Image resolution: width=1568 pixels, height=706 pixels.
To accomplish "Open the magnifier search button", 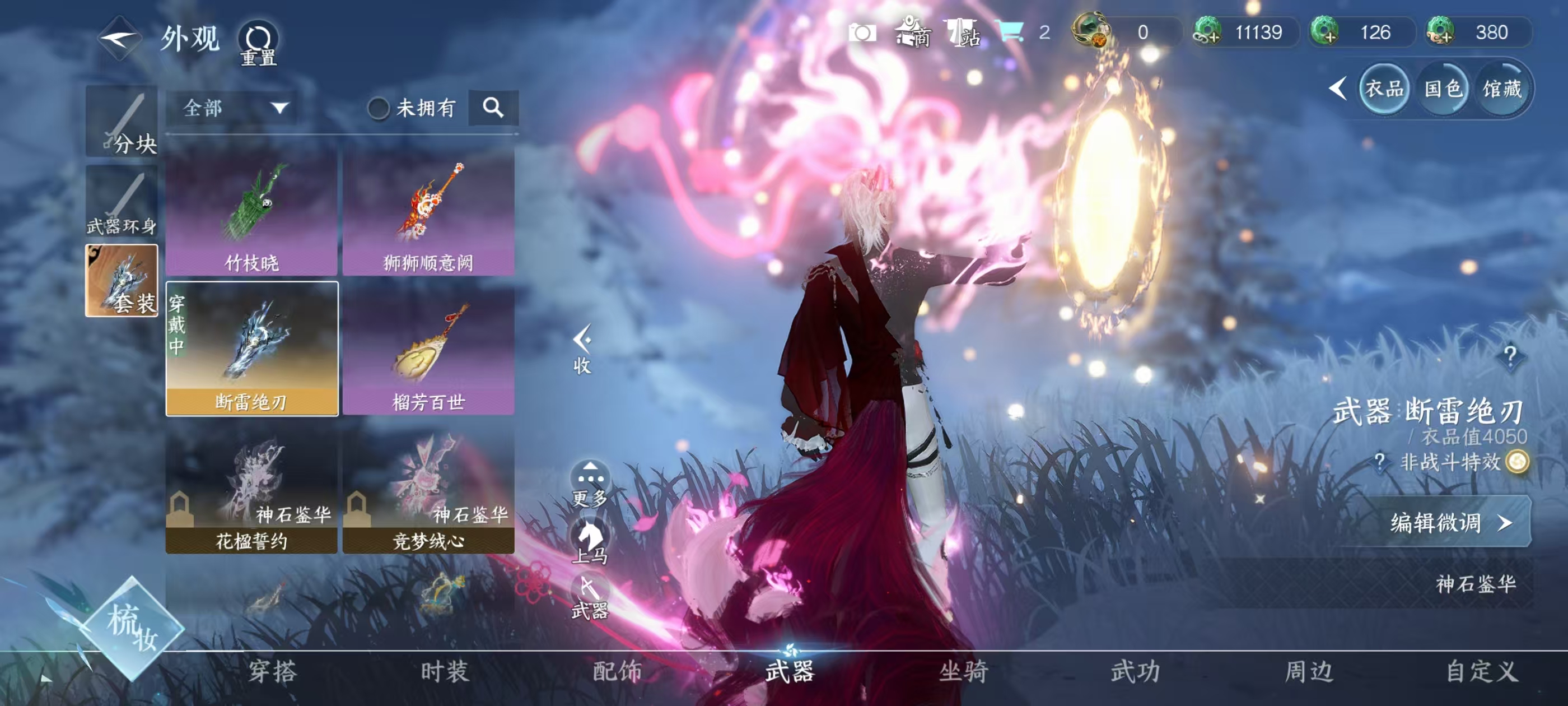I will 493,109.
